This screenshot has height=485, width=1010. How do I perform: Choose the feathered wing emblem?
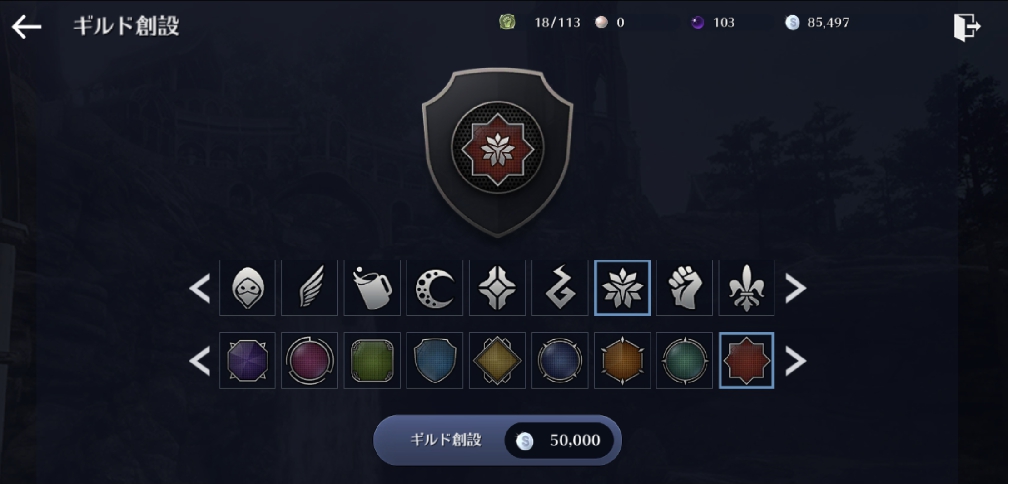309,288
